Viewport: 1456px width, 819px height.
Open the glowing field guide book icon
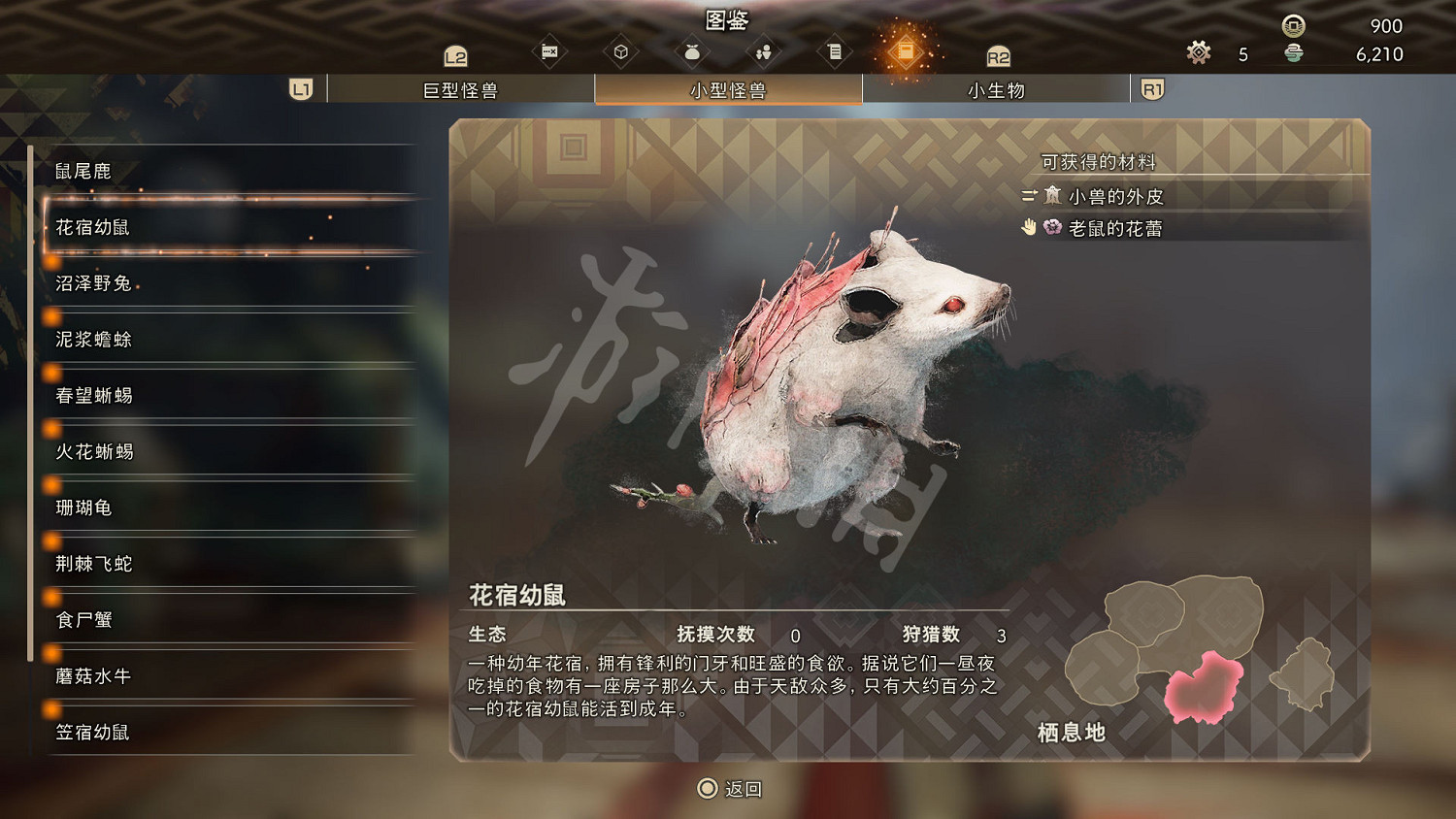coord(908,50)
